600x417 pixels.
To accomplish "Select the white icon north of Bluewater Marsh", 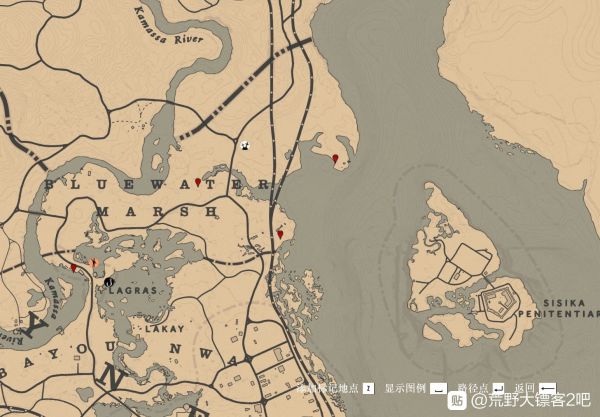I will (245, 144).
